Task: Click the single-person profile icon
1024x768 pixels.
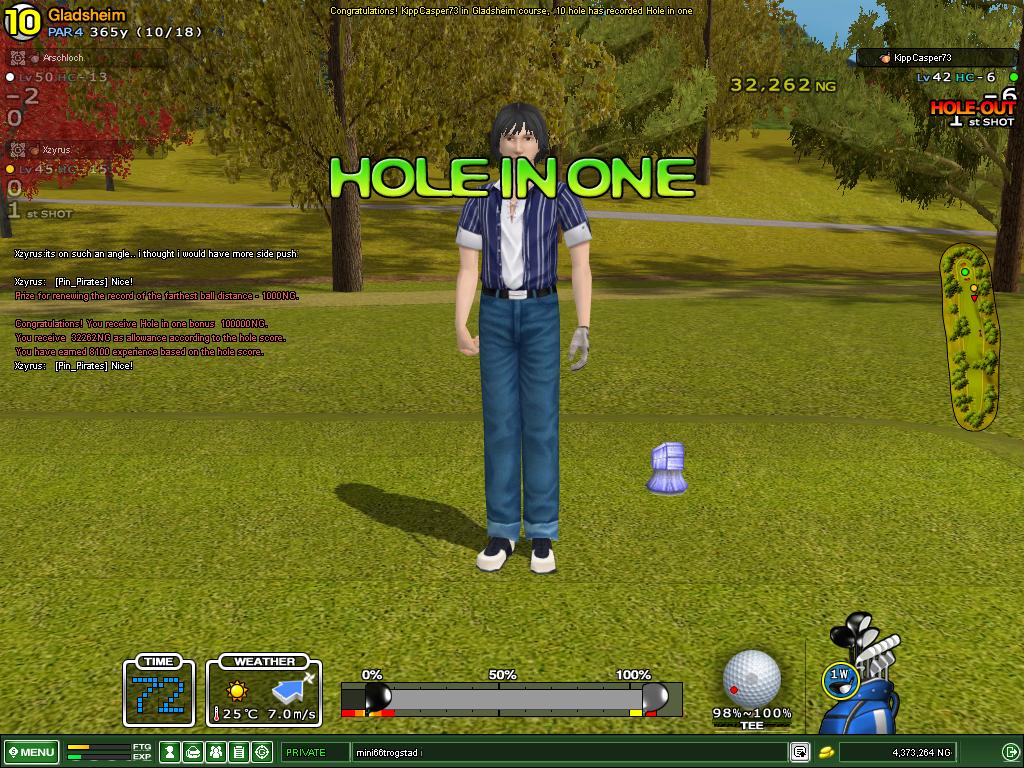Action: pyautogui.click(x=170, y=752)
